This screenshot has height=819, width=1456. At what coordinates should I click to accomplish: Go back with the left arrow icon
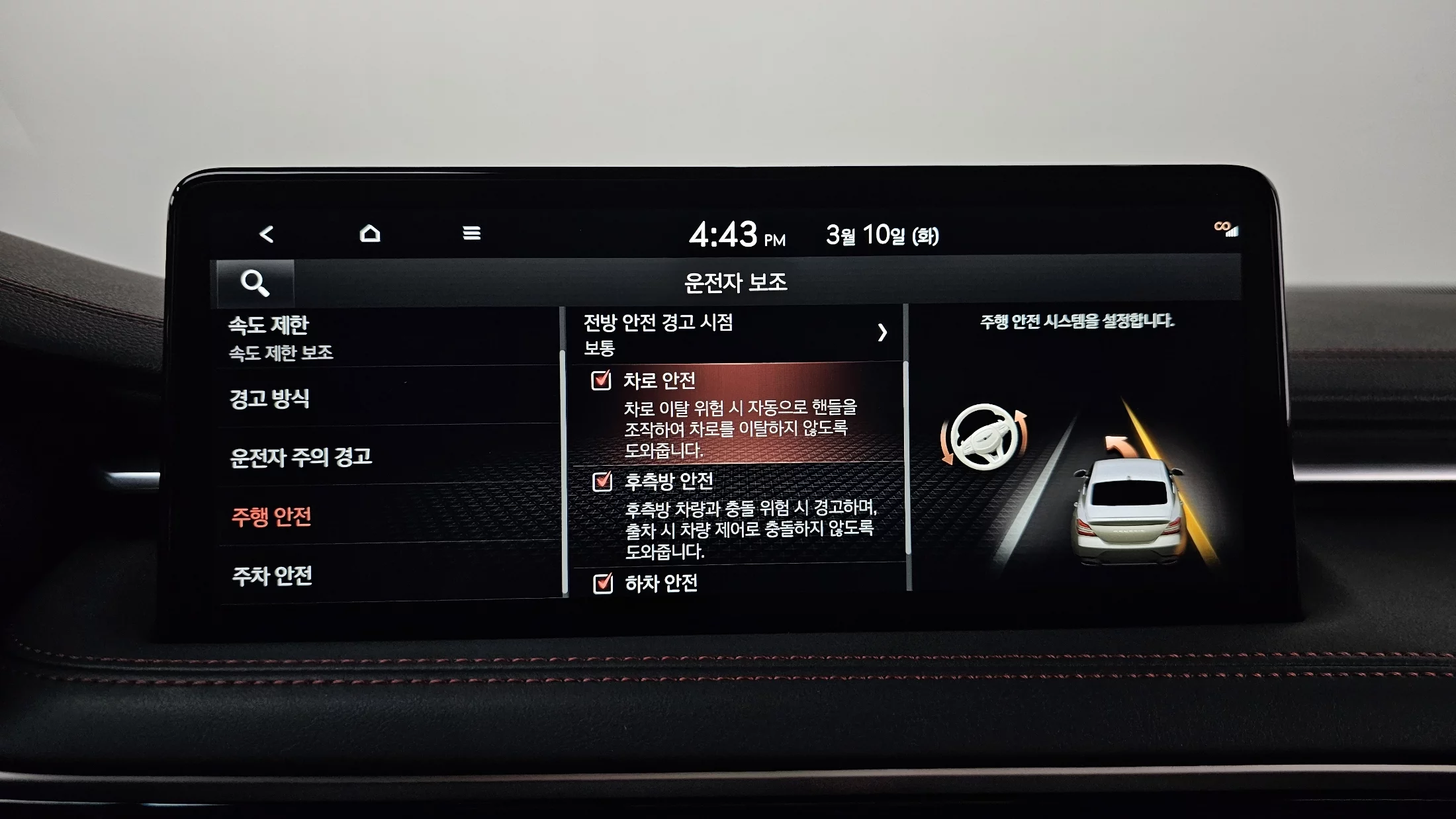[x=266, y=234]
